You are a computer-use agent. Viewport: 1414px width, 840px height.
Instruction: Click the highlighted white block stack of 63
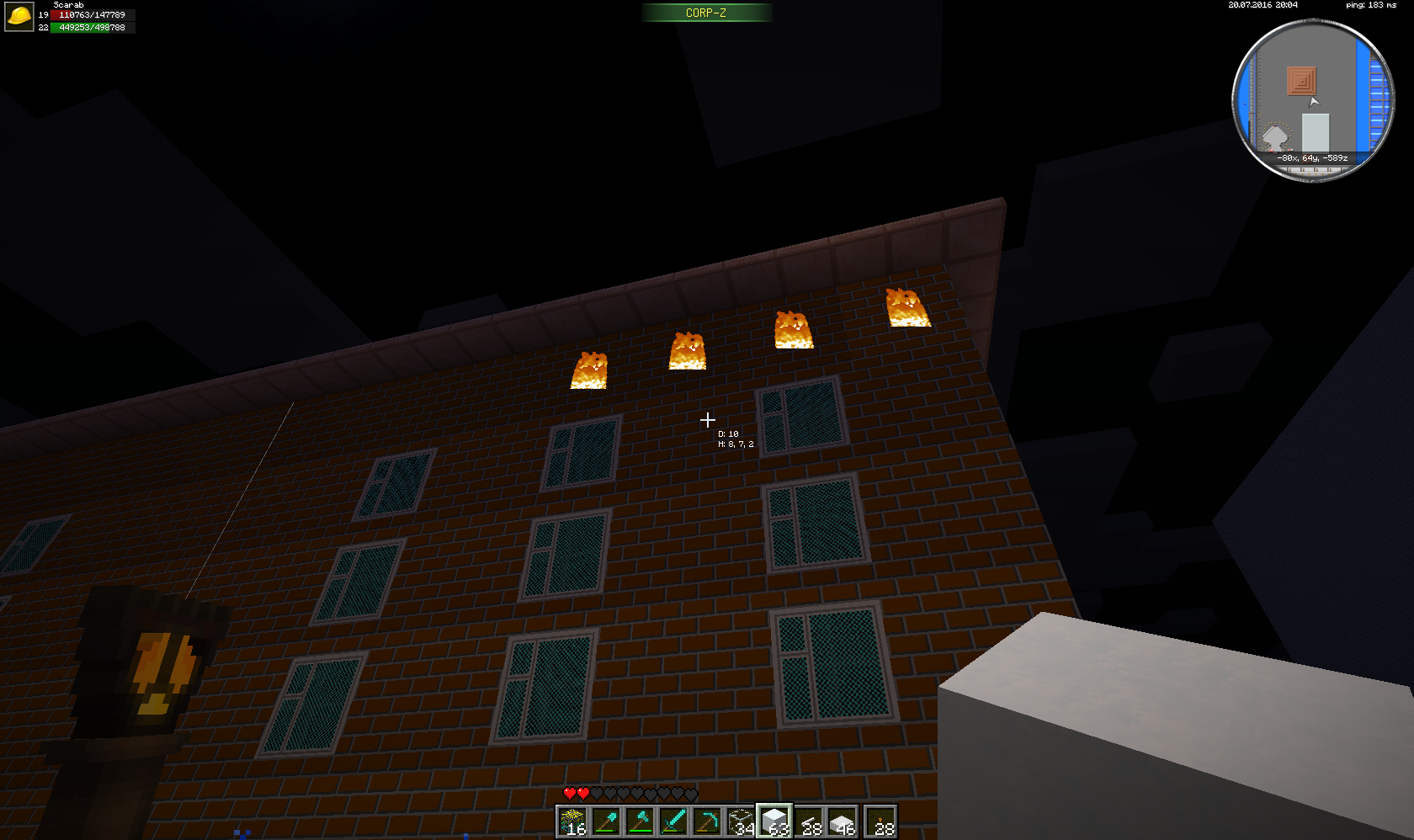coord(774,821)
